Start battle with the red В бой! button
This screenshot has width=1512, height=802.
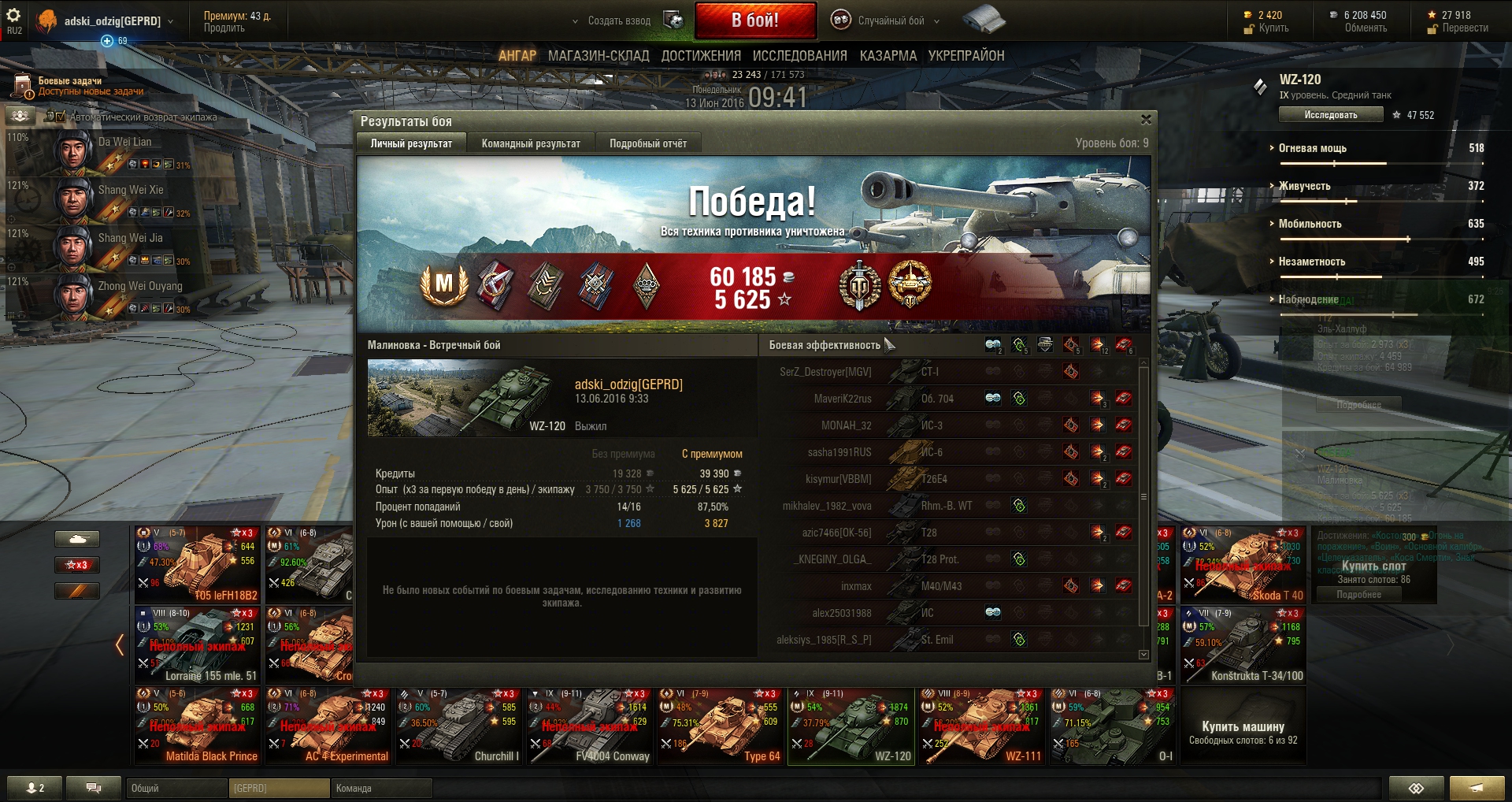pyautogui.click(x=754, y=20)
